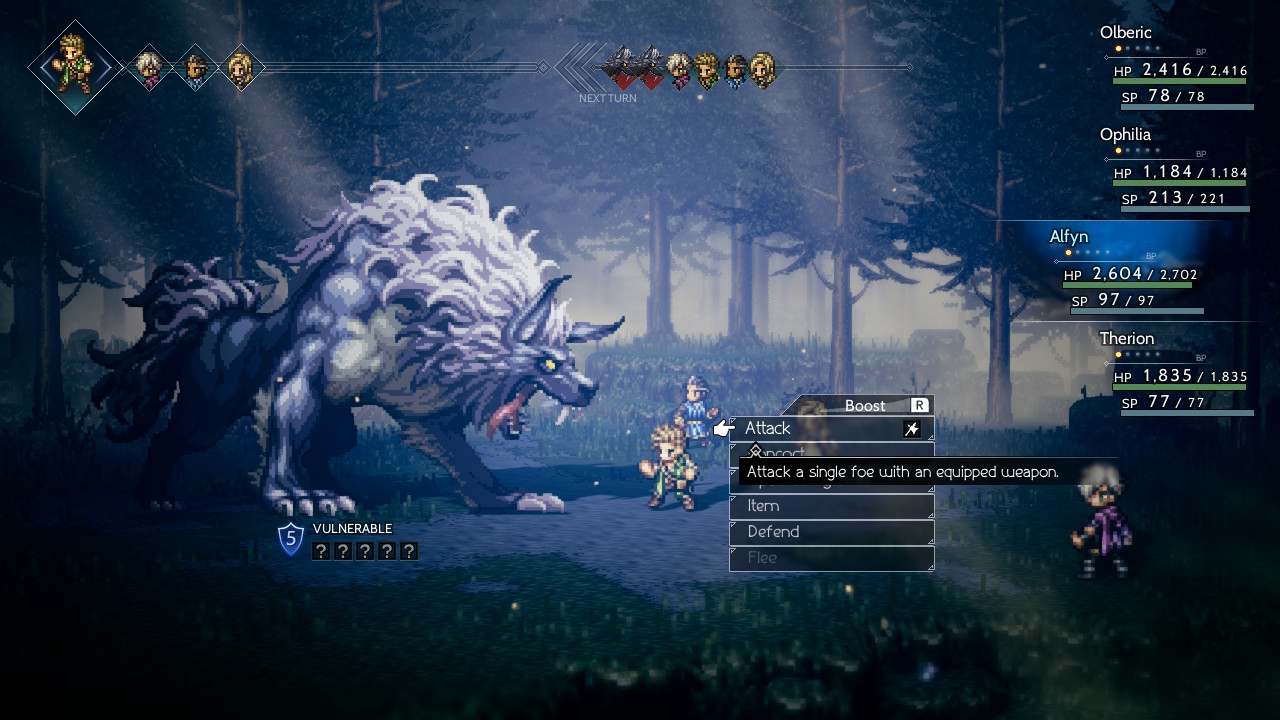
Task: Click the large active-turn portrait of Alfyn
Action: click(75, 66)
